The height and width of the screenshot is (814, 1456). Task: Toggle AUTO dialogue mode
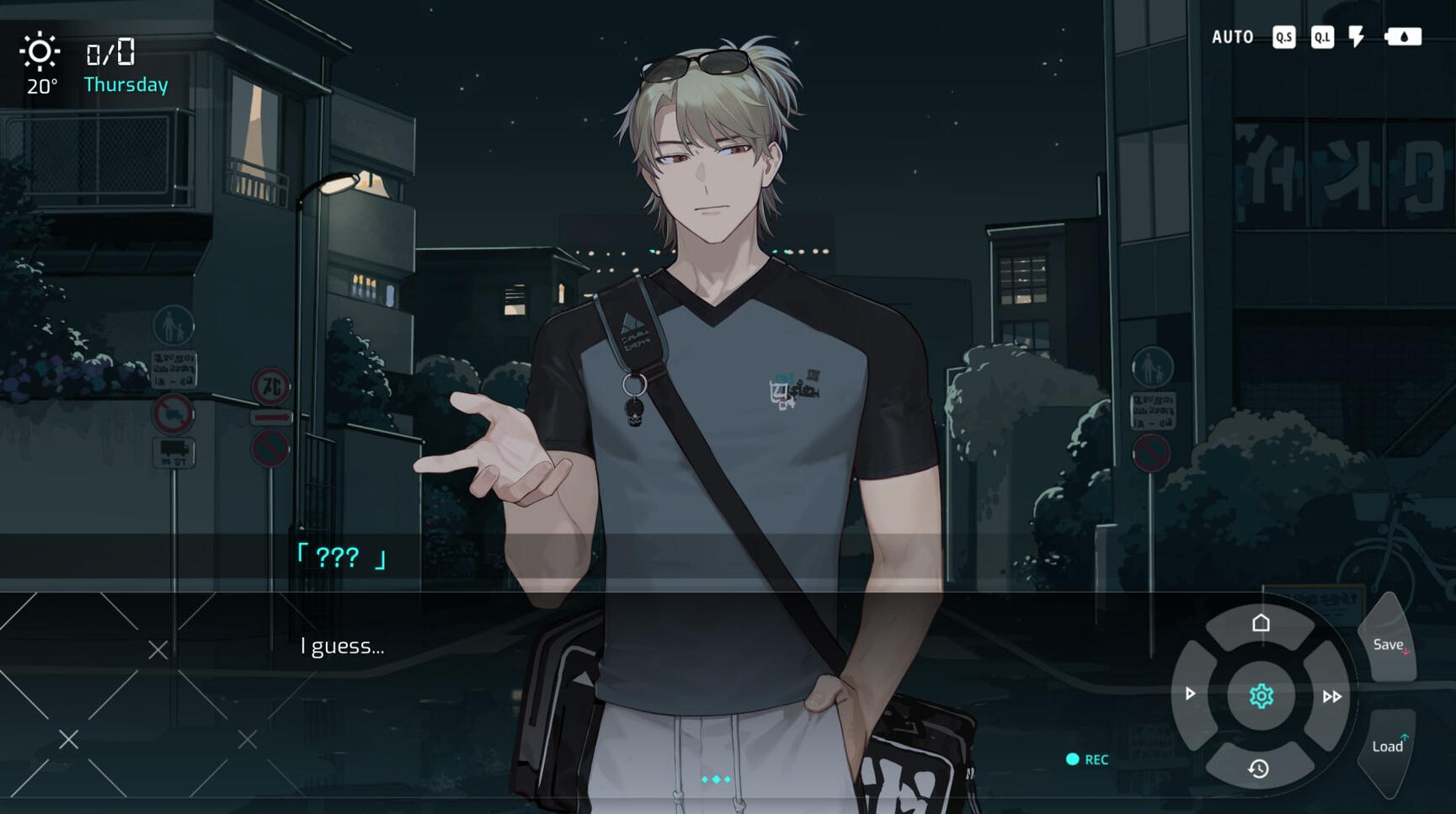coord(1232,37)
